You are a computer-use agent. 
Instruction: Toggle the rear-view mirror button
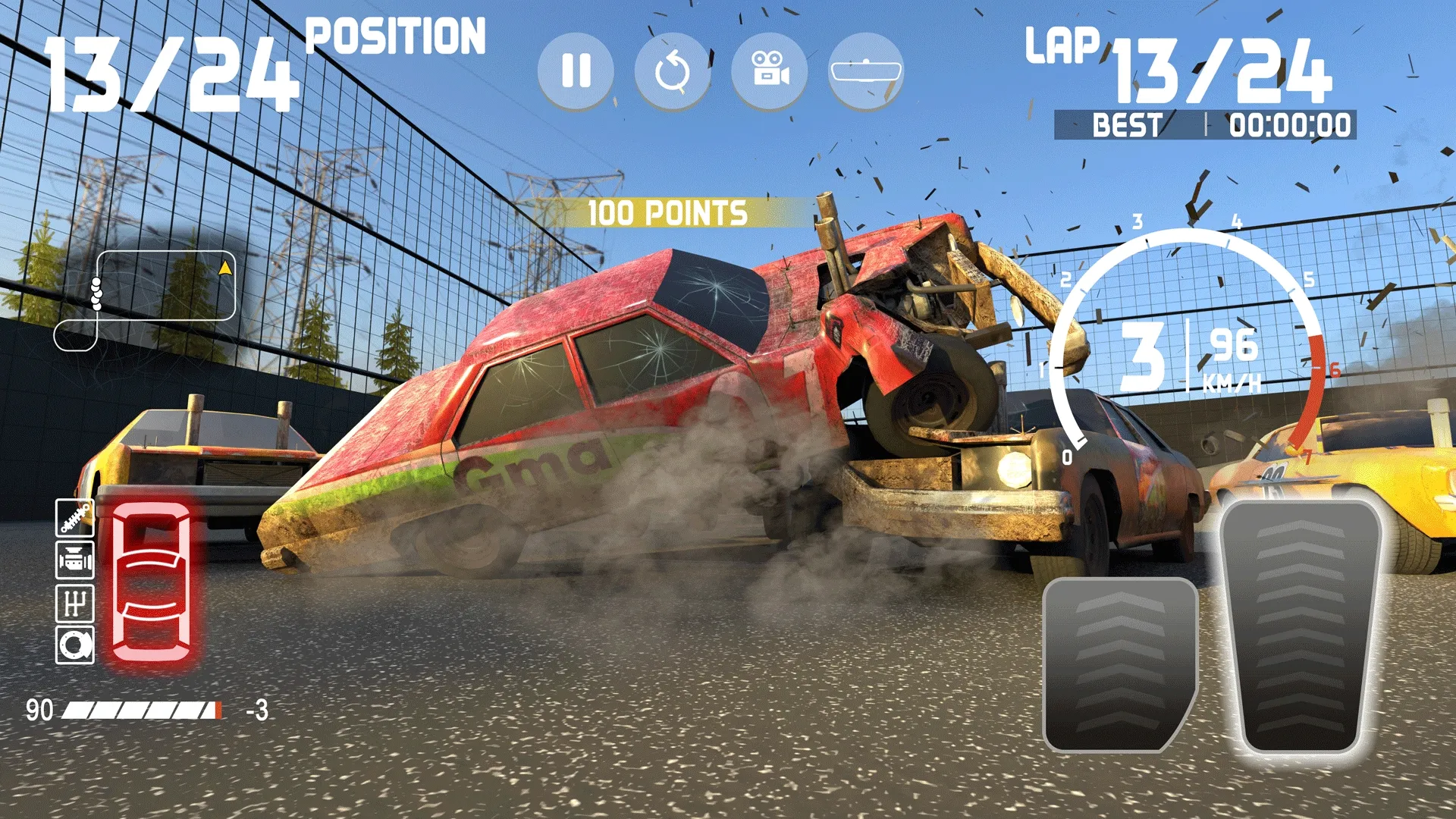tap(866, 71)
